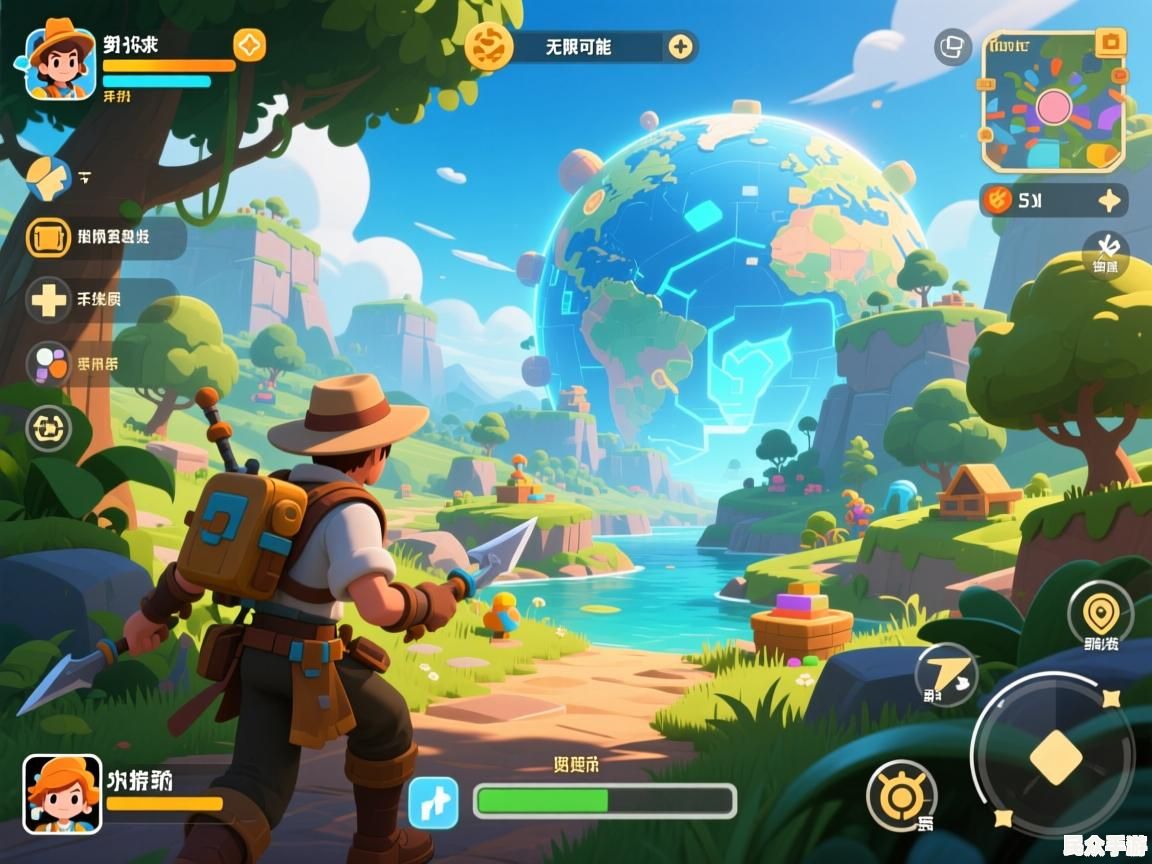Open the colored blobs menu entry
This screenshot has height=864, width=1152.
coord(48,364)
